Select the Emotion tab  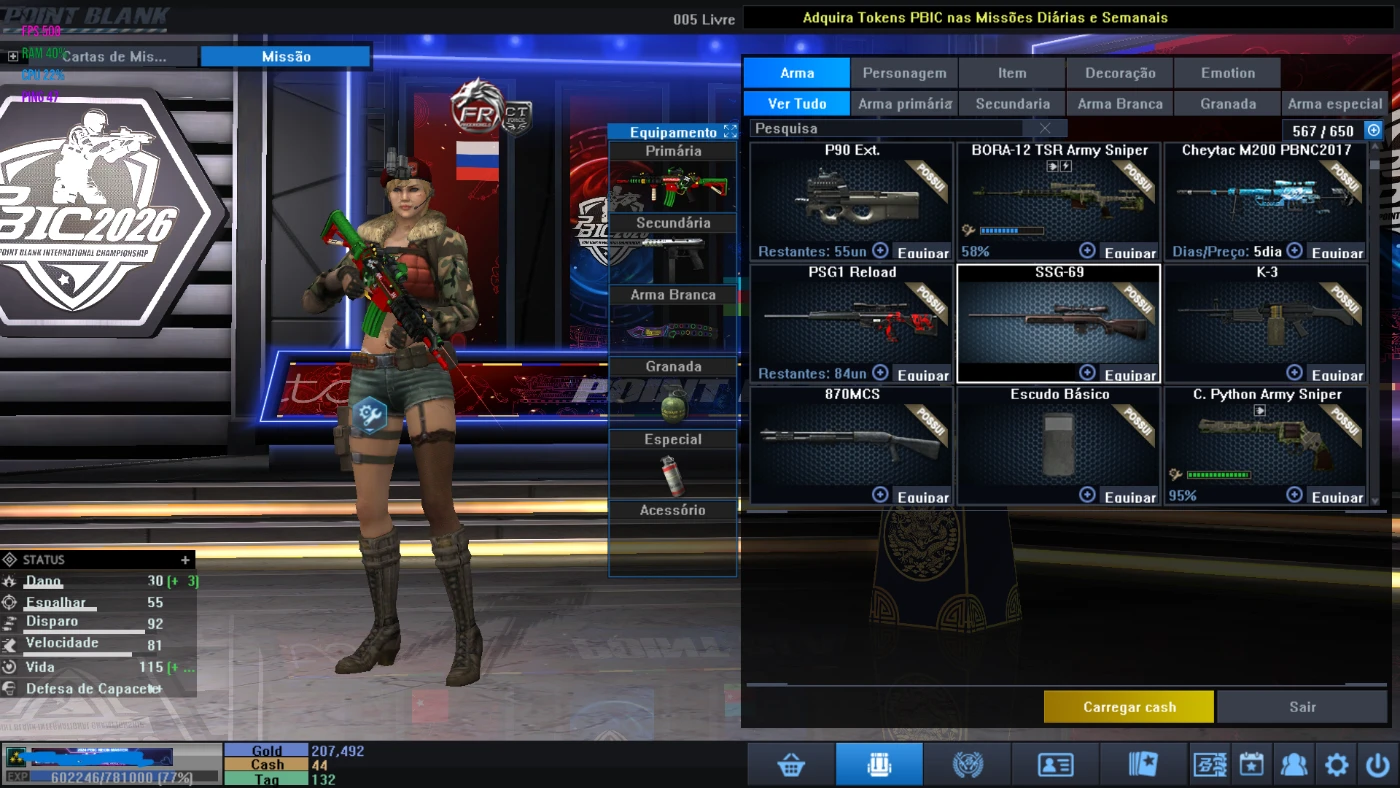[1228, 73]
